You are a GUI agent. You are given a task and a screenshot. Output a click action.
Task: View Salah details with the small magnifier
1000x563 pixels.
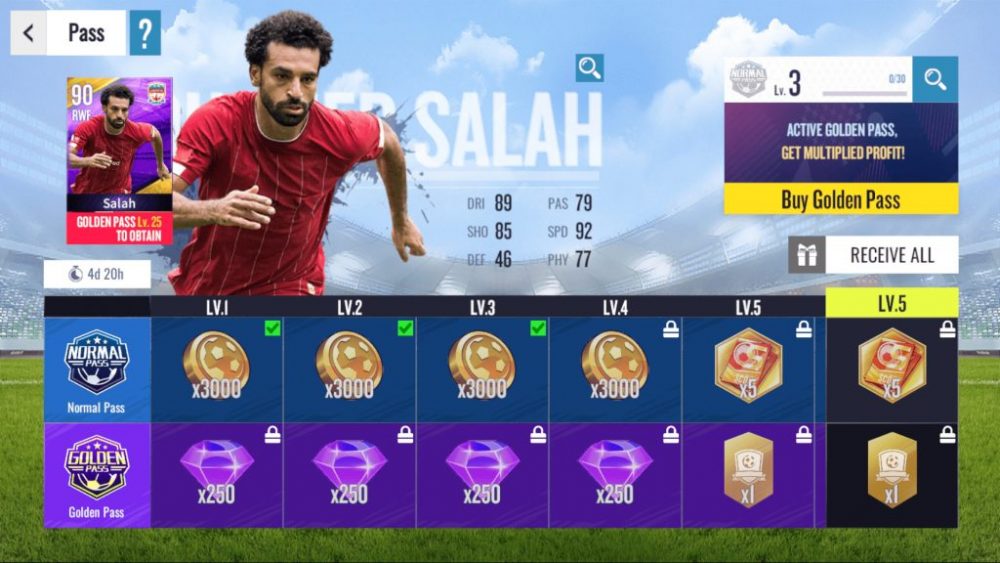tap(590, 68)
